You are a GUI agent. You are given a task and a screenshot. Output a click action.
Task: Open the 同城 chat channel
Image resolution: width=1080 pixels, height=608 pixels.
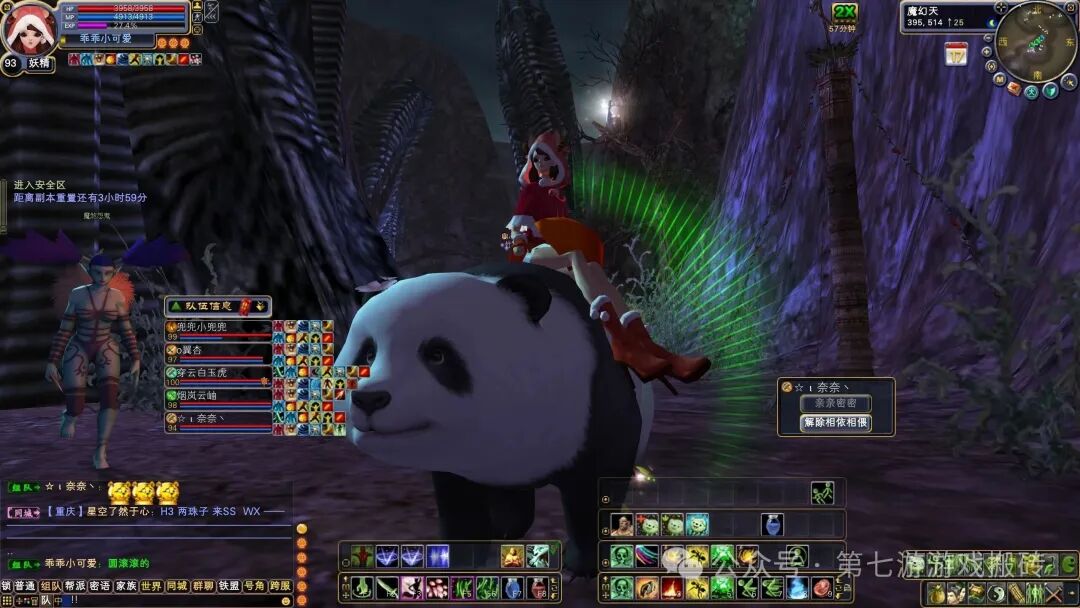[x=177, y=586]
